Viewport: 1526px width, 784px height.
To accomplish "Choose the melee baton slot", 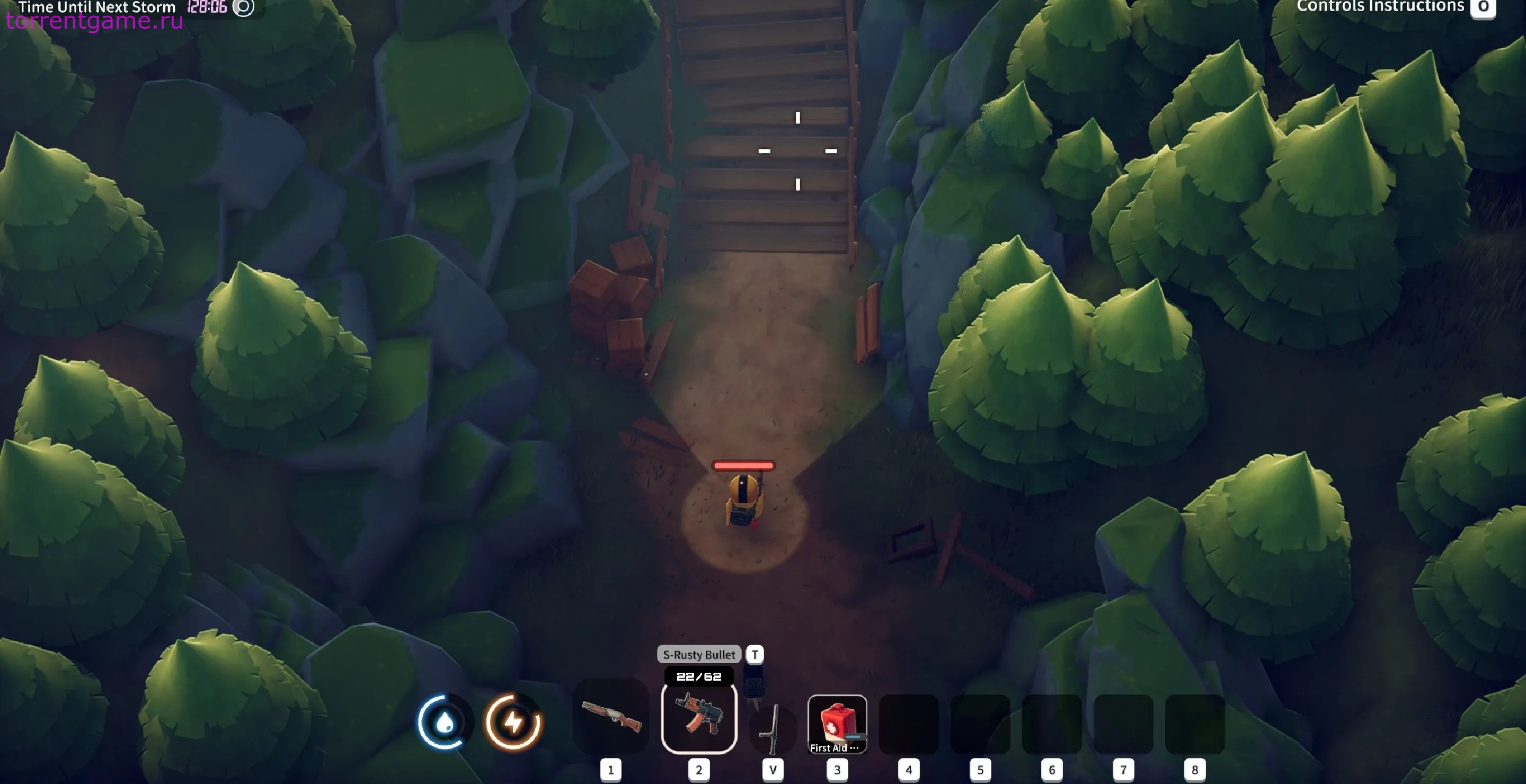I will tap(771, 727).
